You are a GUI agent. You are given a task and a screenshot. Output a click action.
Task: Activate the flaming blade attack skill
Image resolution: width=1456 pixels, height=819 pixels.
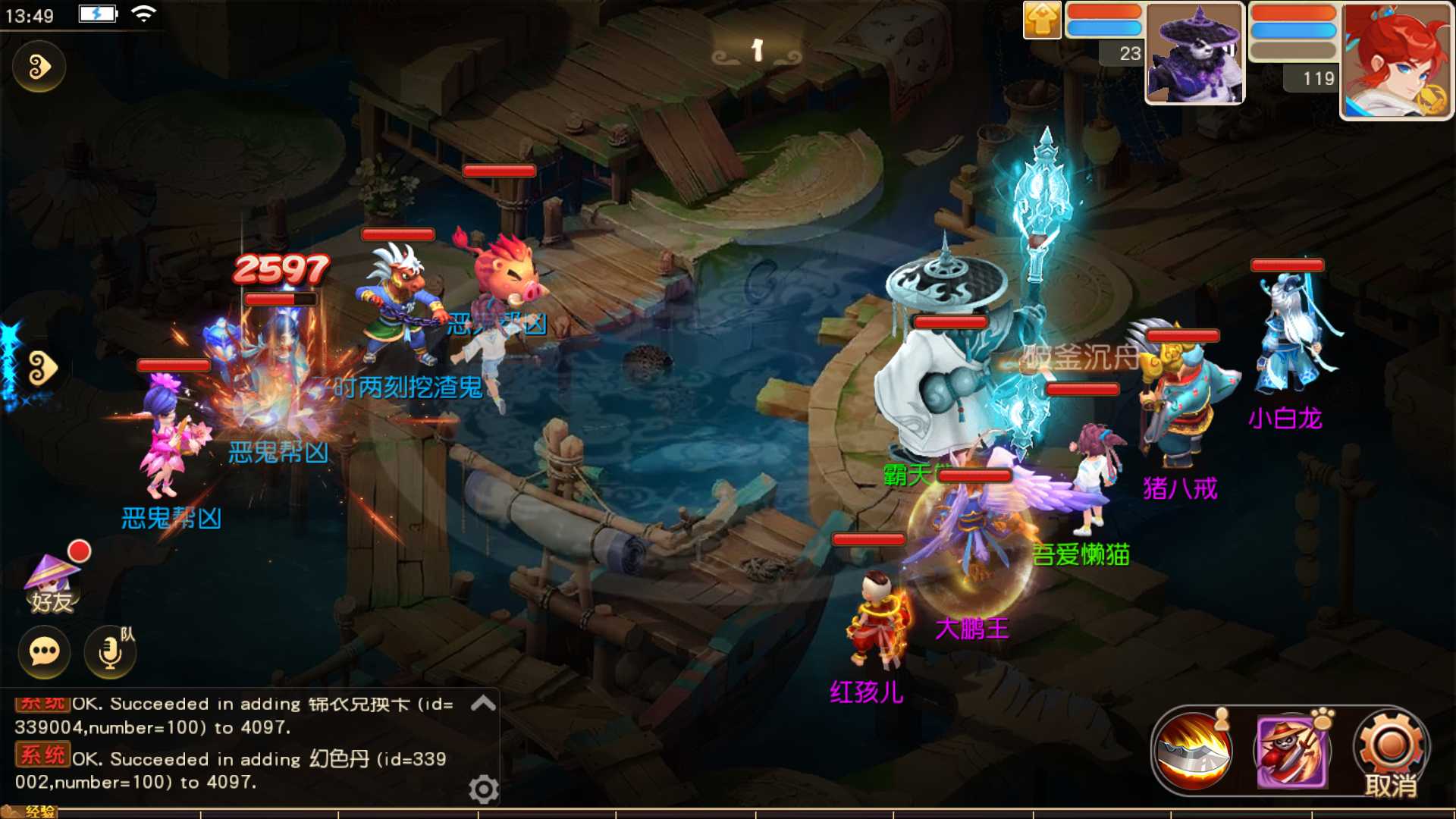pos(1193,751)
